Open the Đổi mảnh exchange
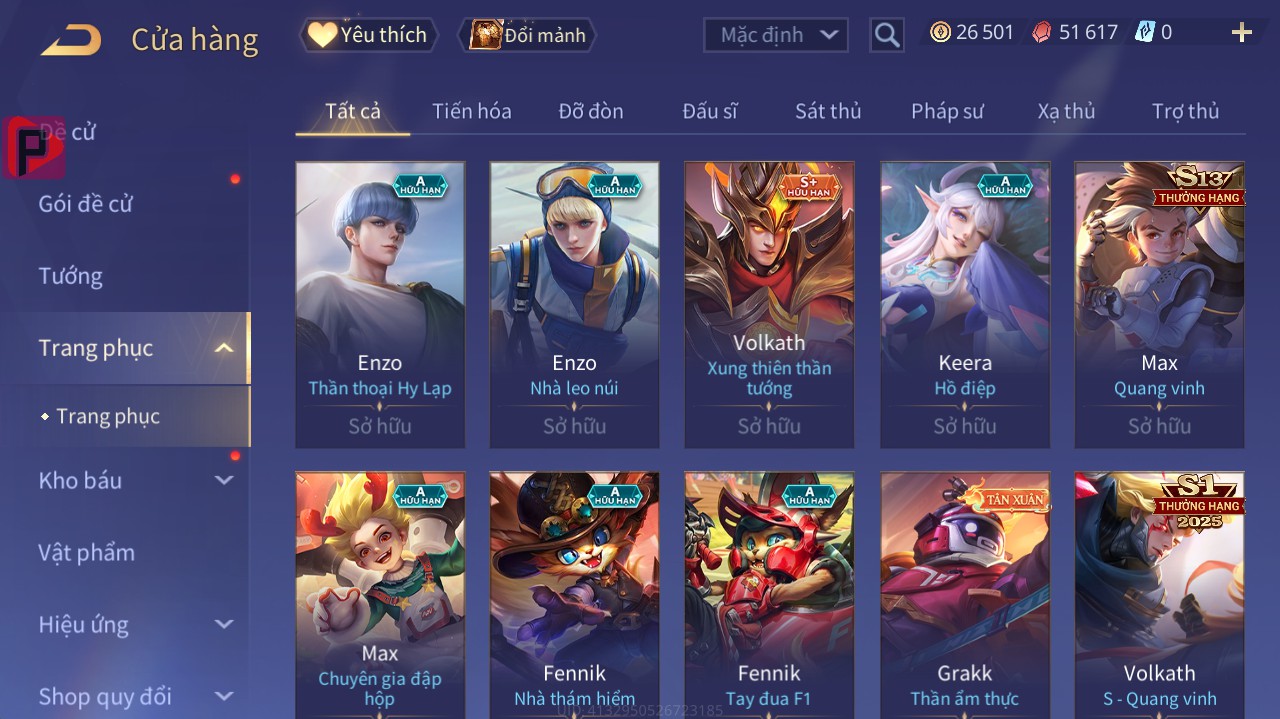The height and width of the screenshot is (719, 1280). [527, 35]
